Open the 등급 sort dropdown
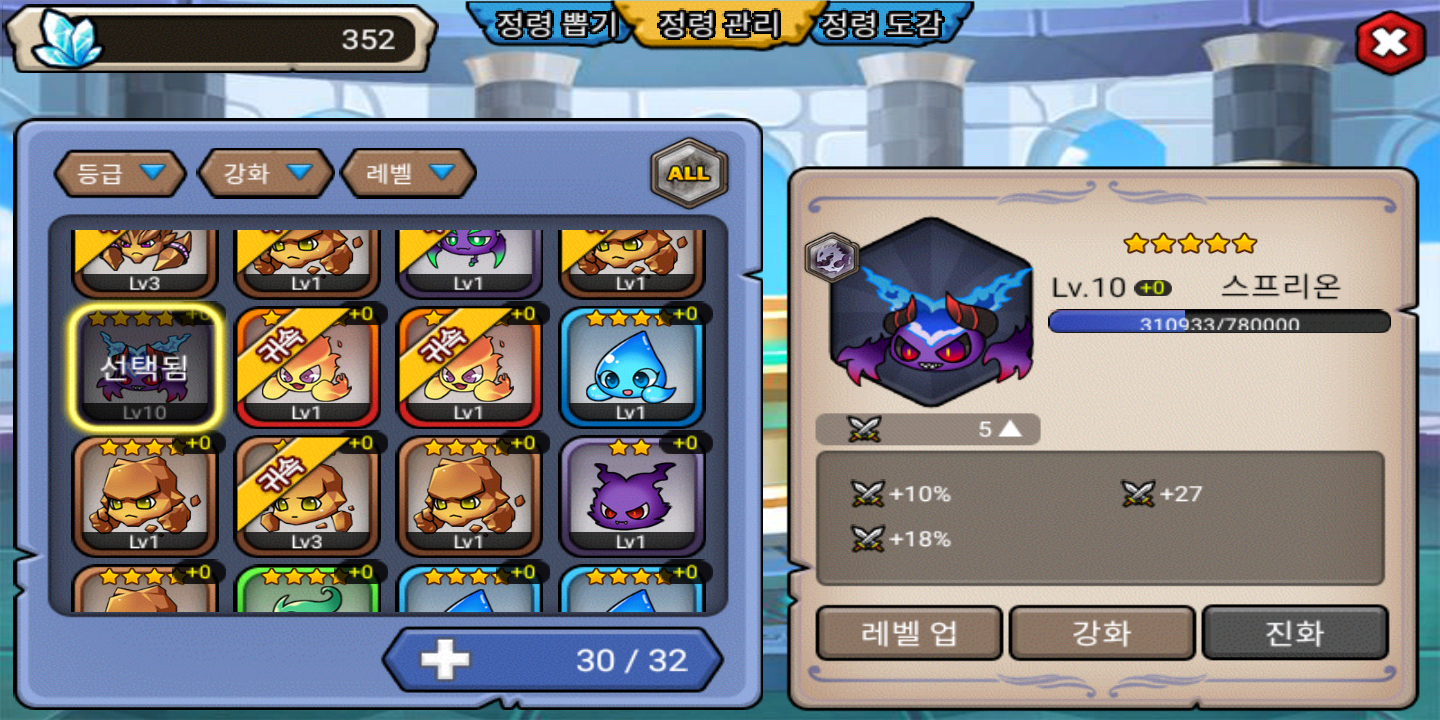The image size is (1440, 720). [x=120, y=174]
